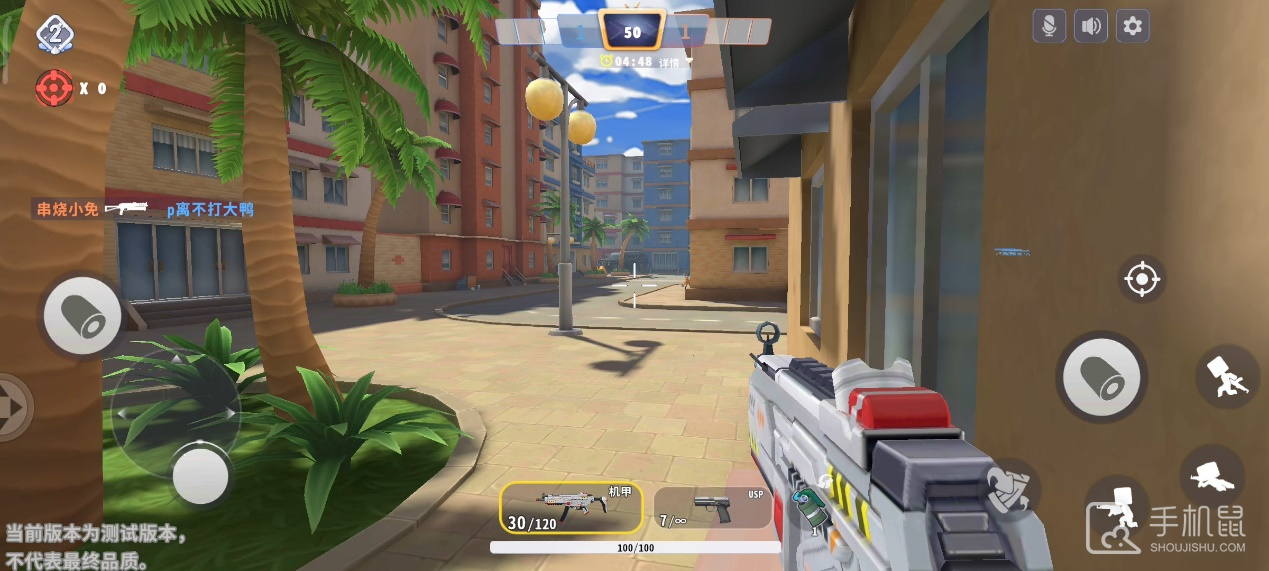The image size is (1269, 571).
Task: Open the gear settings menu
Action: pos(1132,26)
